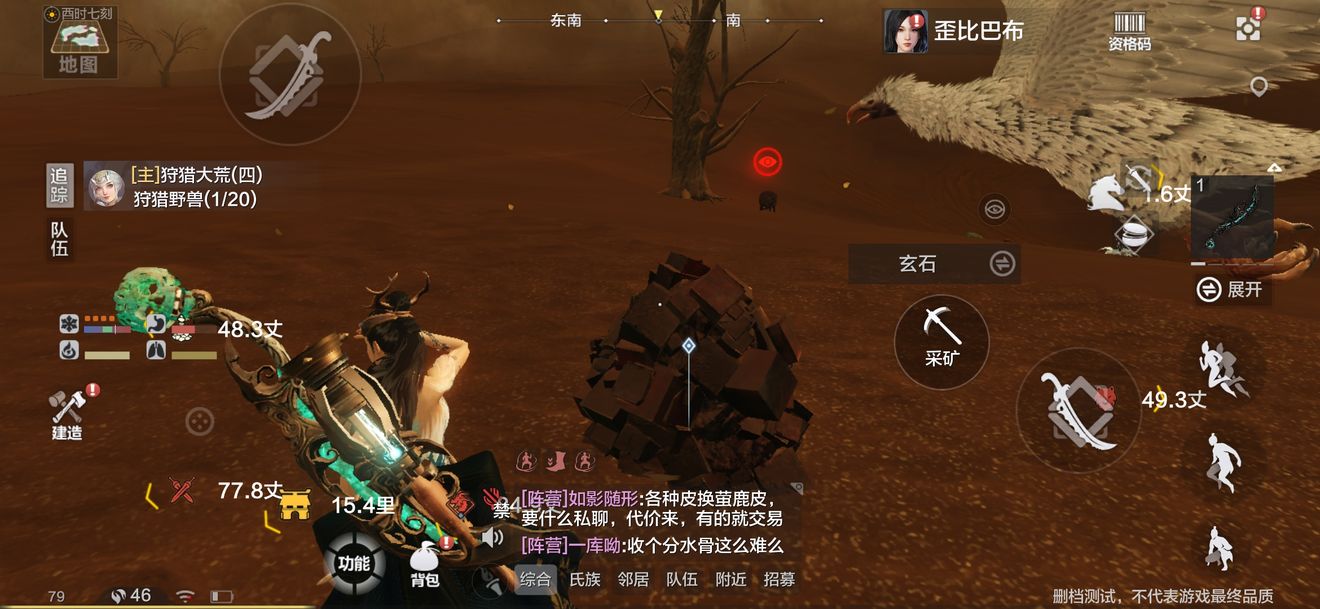This screenshot has height=609, width=1320.
Task: Open the 资格码 qualification code
Action: coord(1129,31)
